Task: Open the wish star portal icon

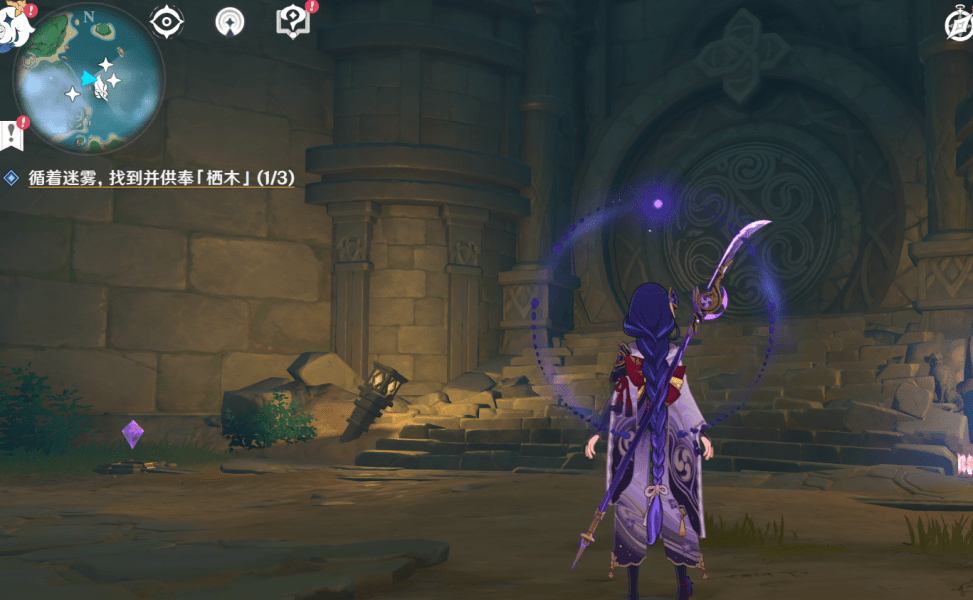Action: coord(230,21)
